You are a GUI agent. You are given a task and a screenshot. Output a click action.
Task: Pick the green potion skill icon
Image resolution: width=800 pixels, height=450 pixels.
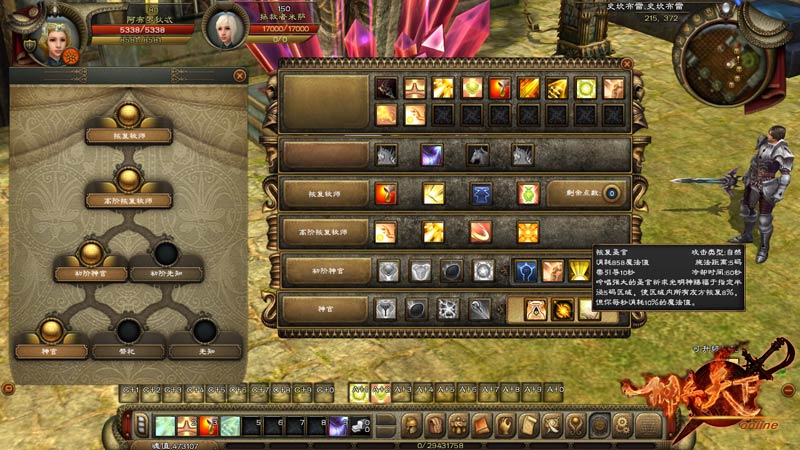coord(528,194)
